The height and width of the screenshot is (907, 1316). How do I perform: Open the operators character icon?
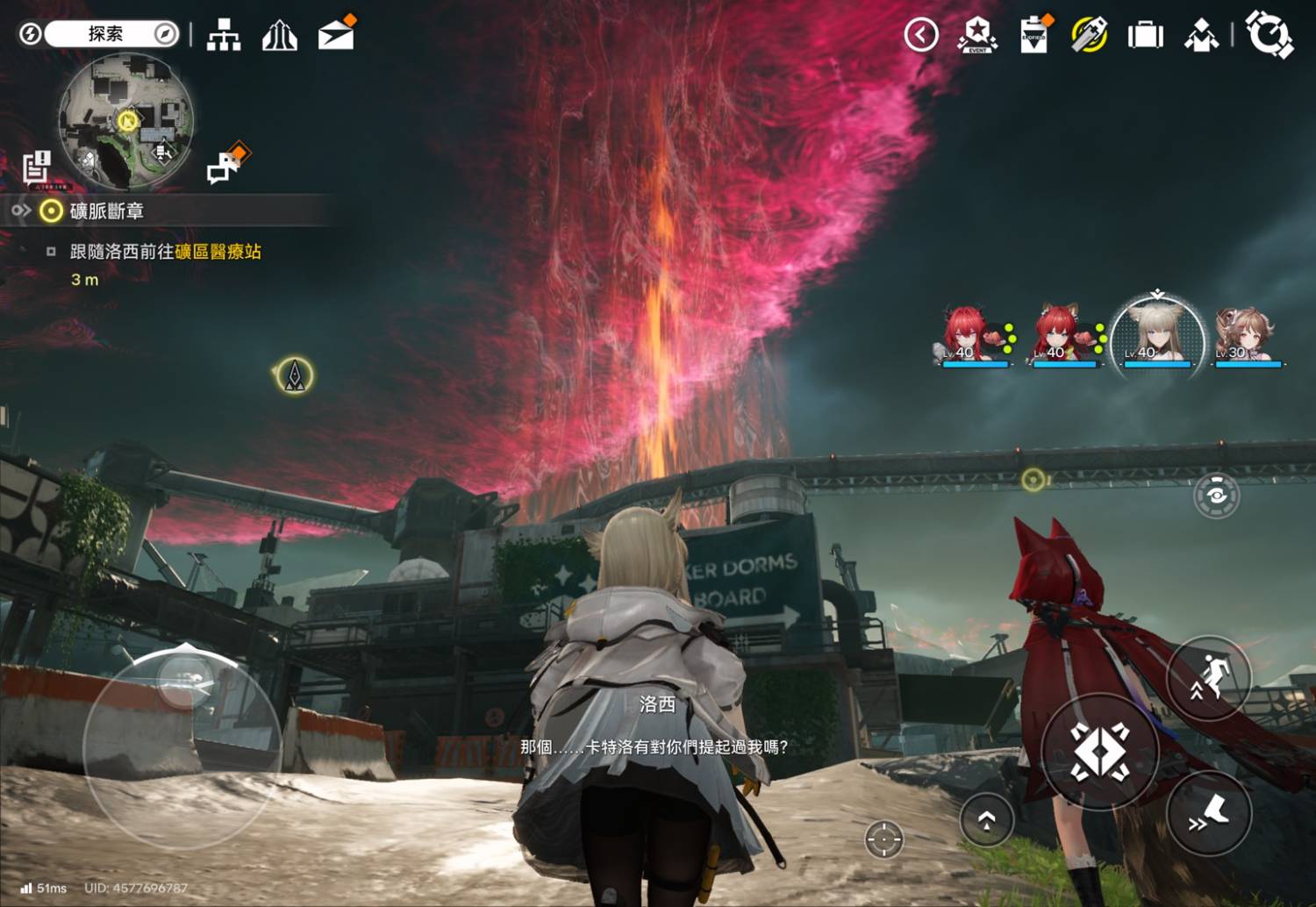coord(1201,35)
